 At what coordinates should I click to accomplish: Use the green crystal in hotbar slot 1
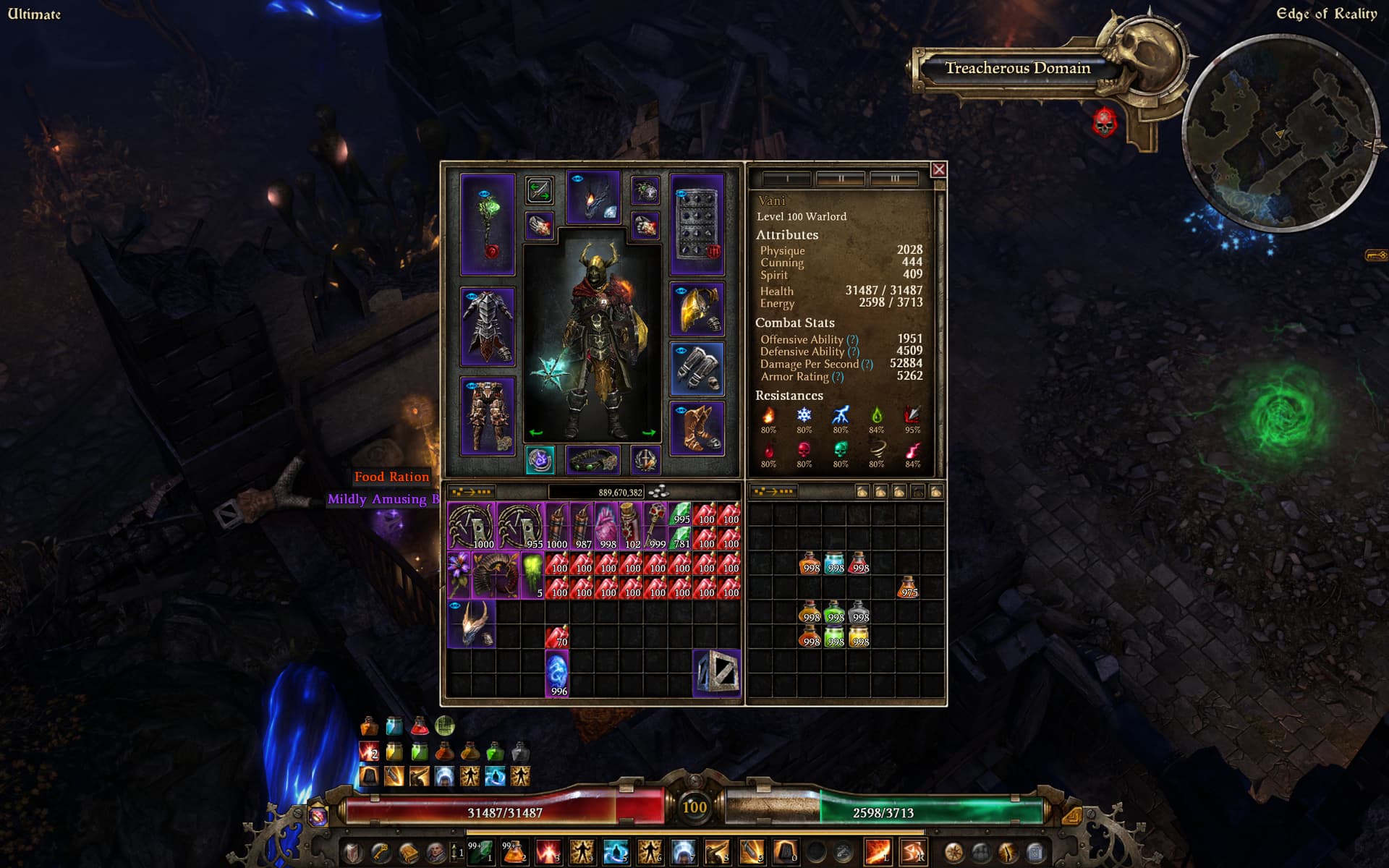tap(480, 852)
